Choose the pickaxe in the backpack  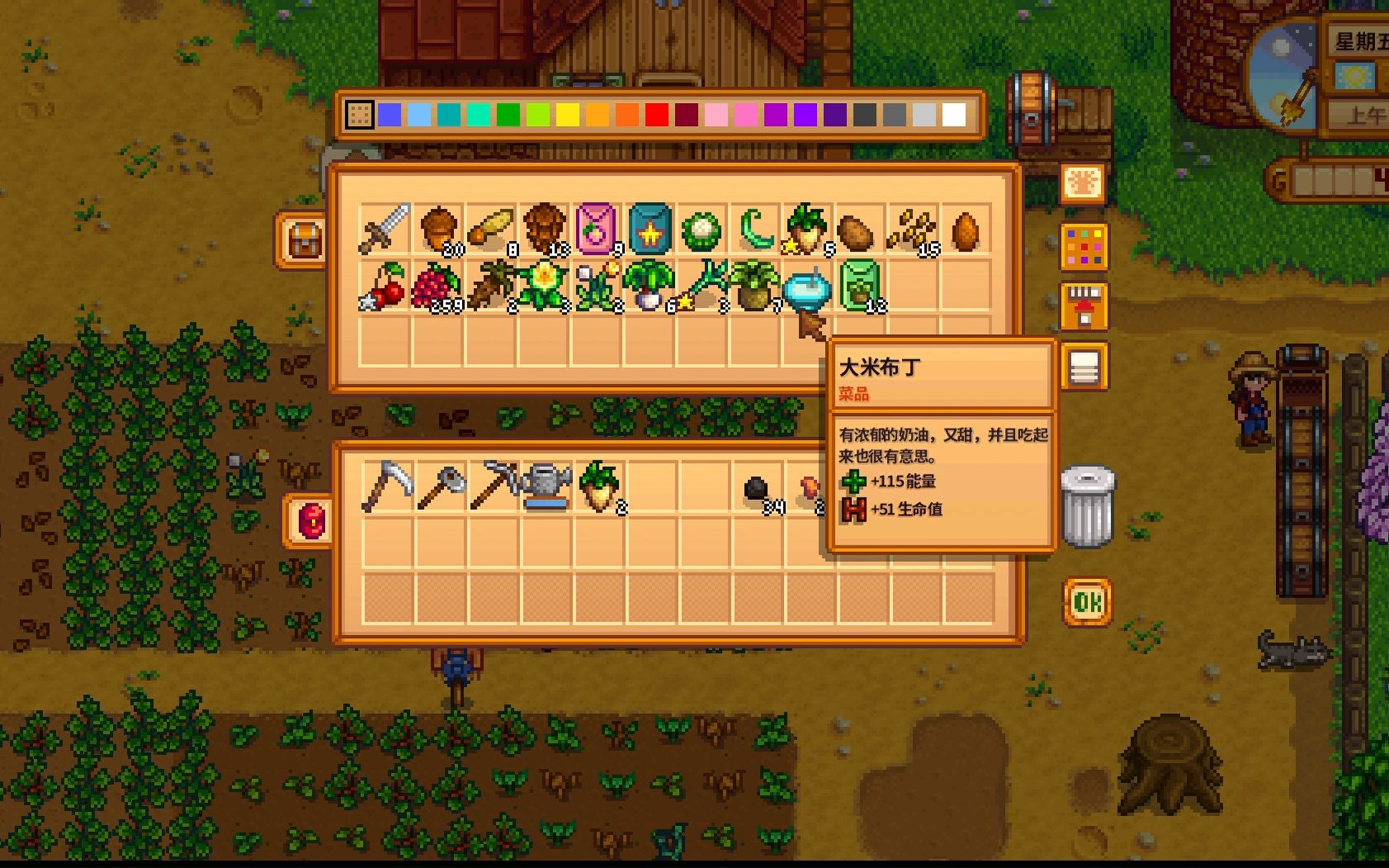pyautogui.click(x=492, y=485)
